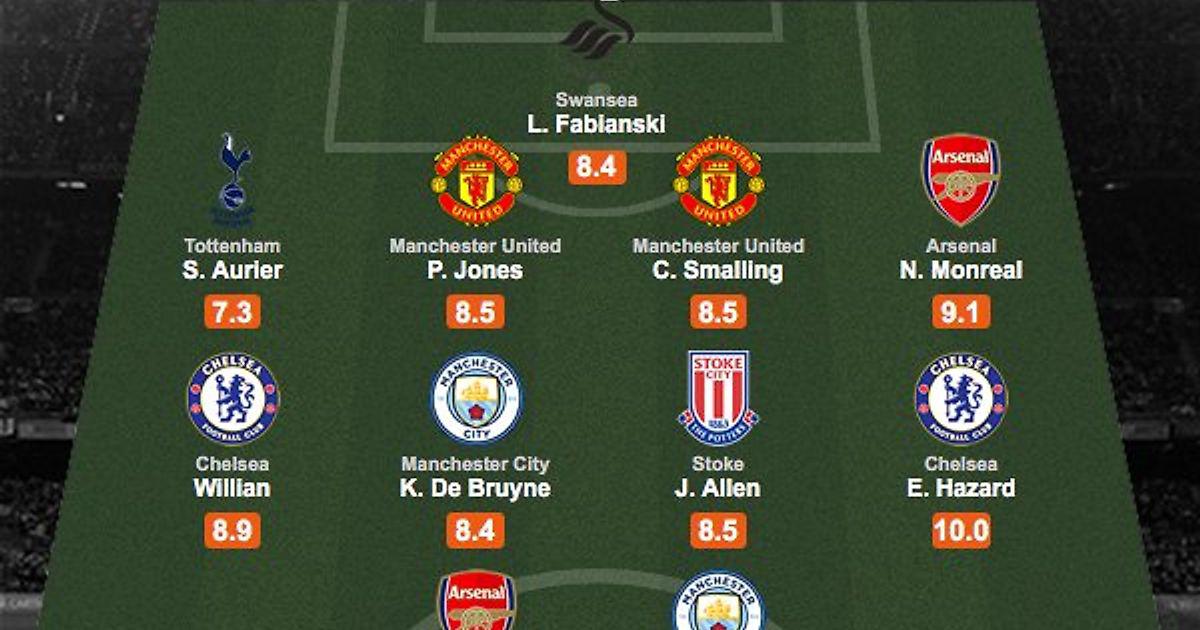Select goalkeeper L. Fabianski's name
The image size is (1200, 630).
click(596, 125)
